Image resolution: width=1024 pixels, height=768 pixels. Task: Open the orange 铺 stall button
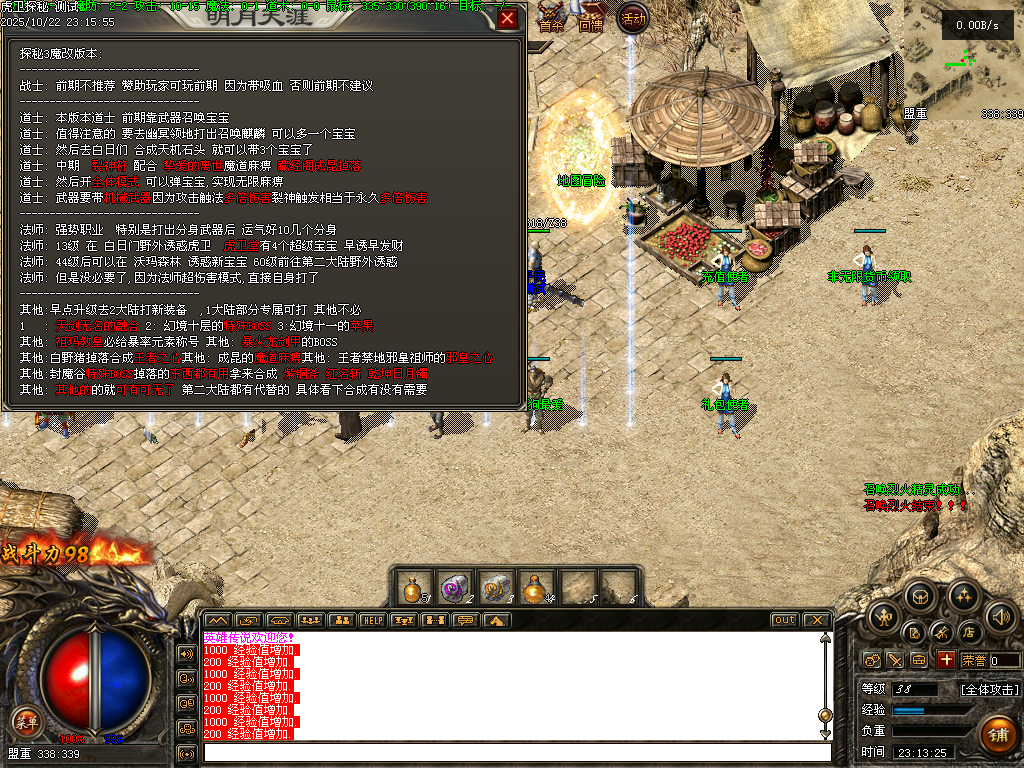(998, 734)
